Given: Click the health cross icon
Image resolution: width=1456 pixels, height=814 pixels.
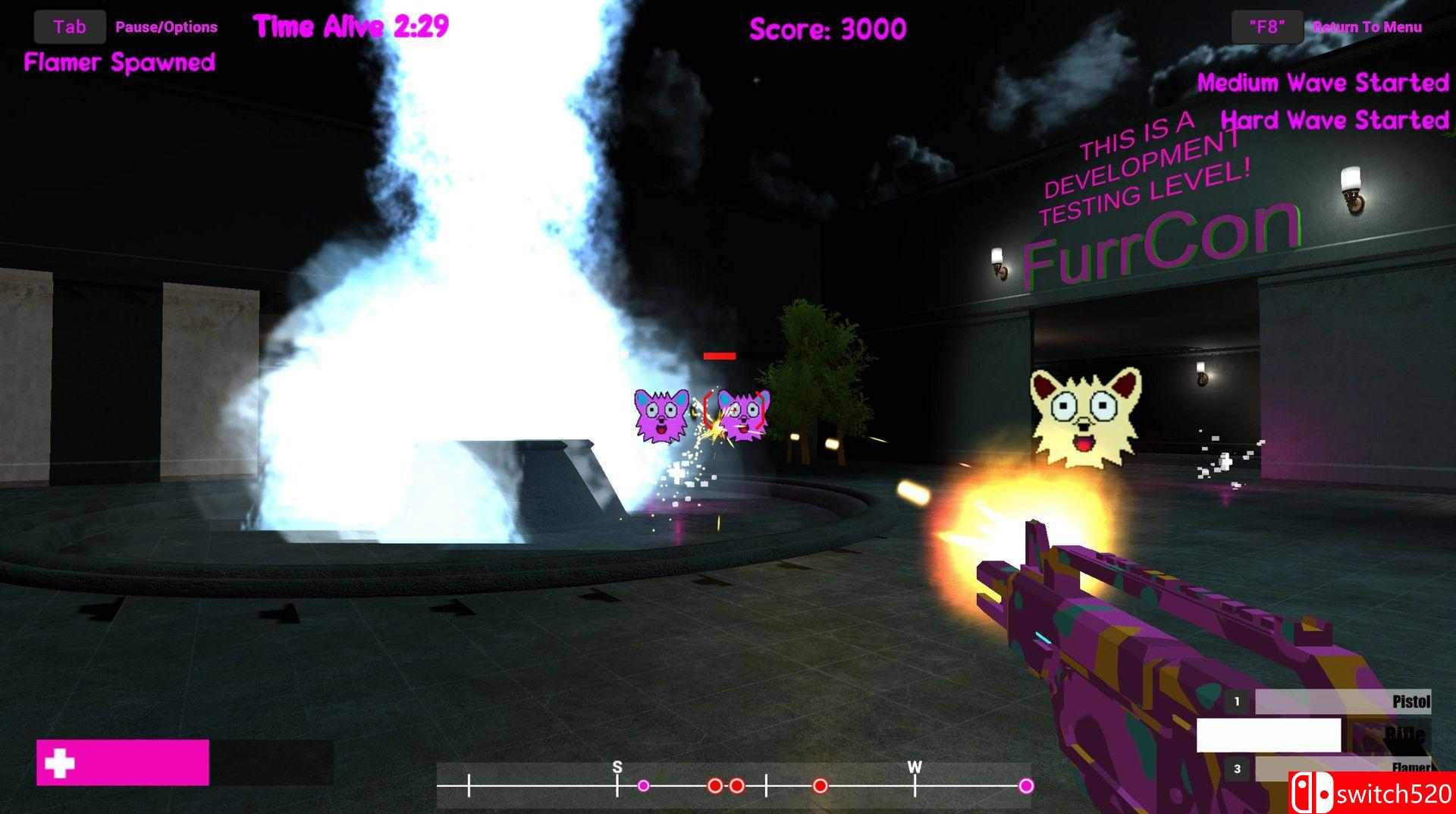Looking at the screenshot, I should point(61,762).
